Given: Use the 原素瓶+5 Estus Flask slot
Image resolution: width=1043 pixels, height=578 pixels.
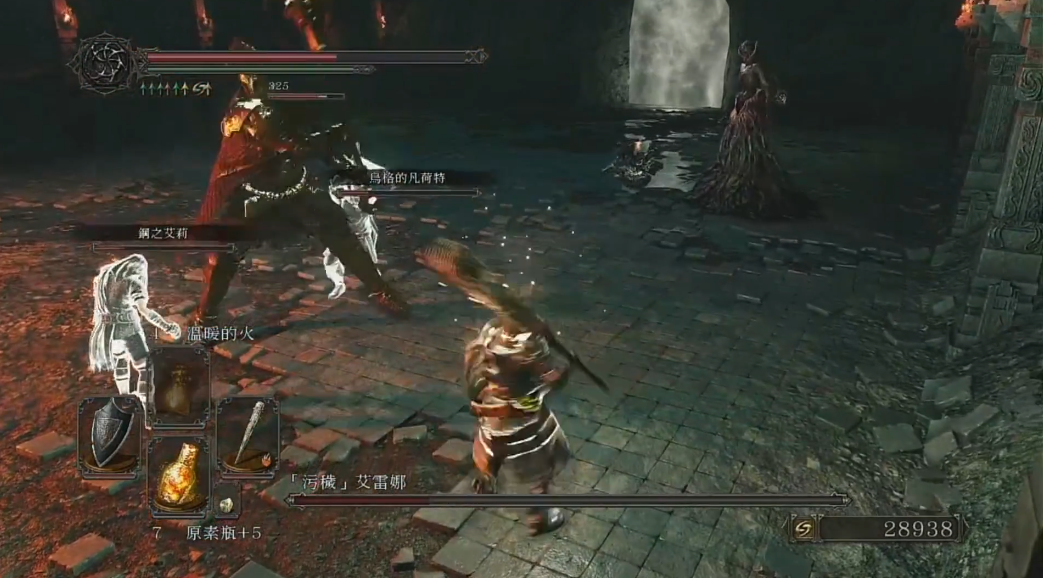Looking at the screenshot, I should 180,478.
